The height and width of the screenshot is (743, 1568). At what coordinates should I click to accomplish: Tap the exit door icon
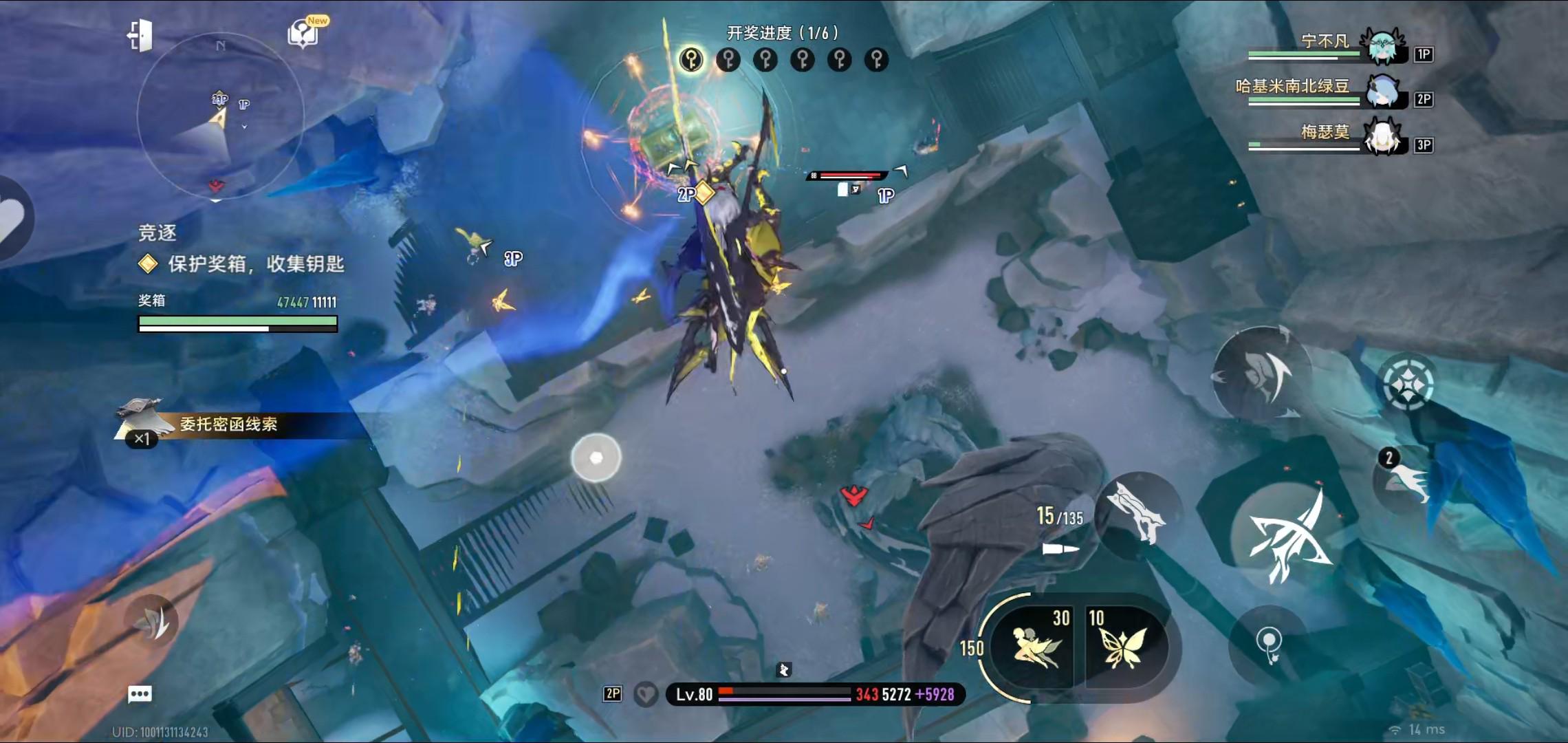coord(140,35)
